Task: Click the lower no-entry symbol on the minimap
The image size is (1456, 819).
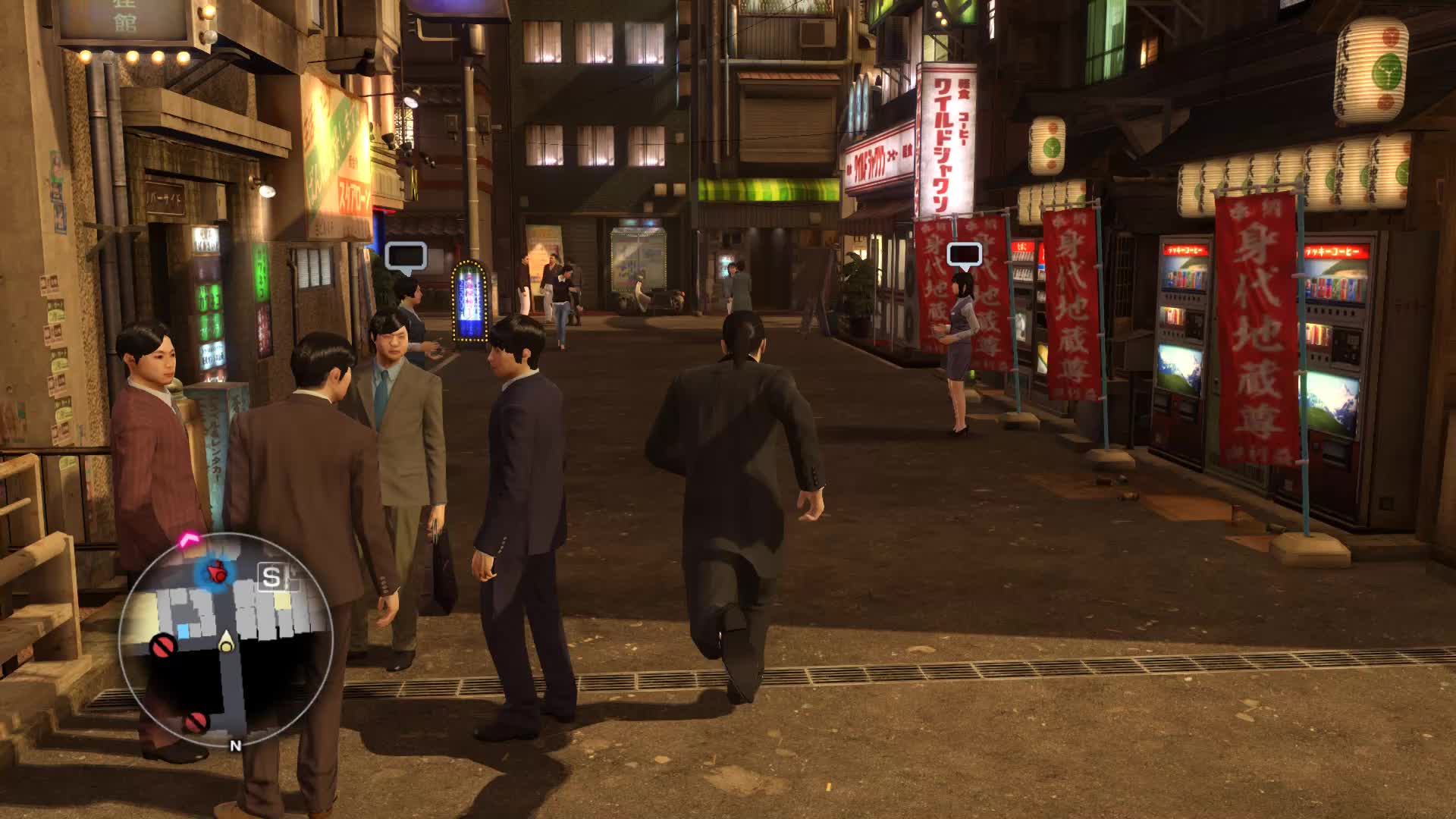Action: (x=195, y=722)
